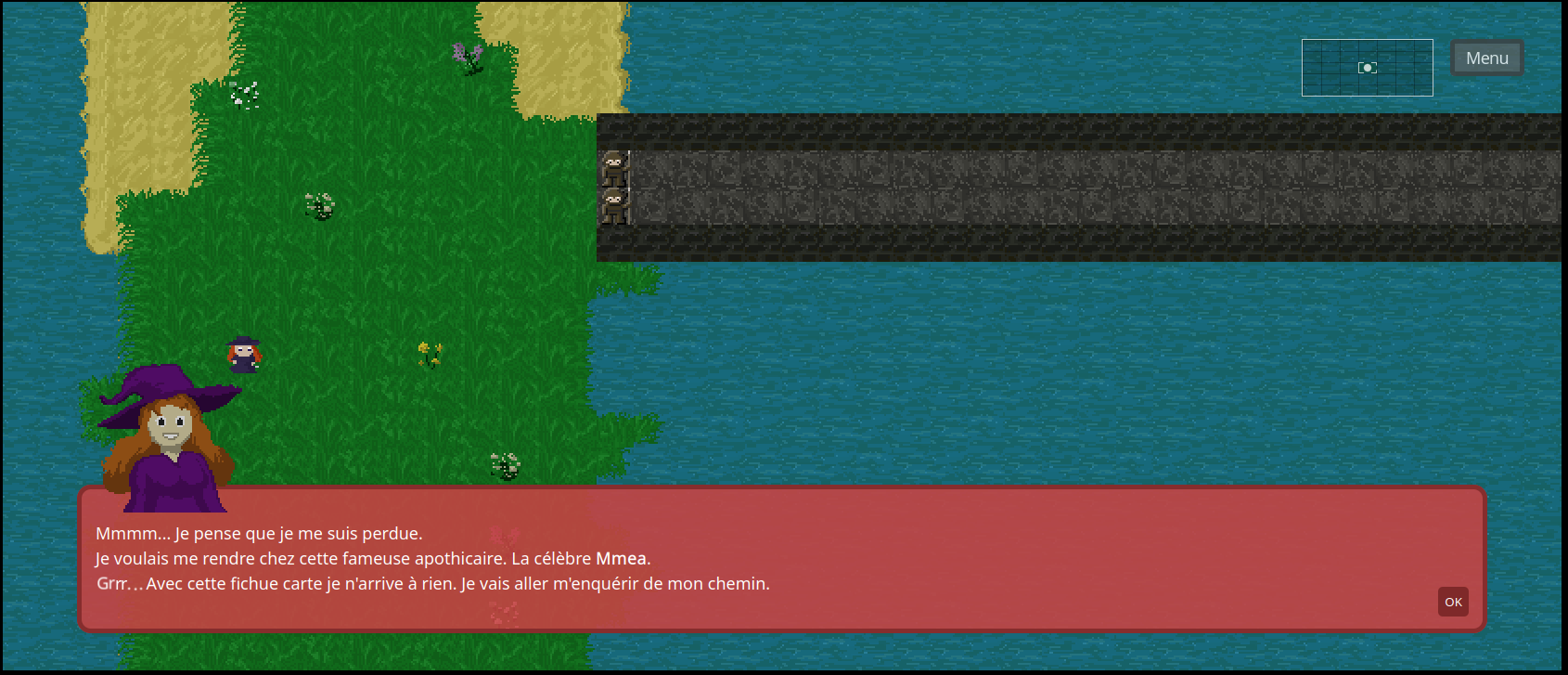Open the minimap grid
Screen dimensions: 1568x675
(x=1367, y=68)
